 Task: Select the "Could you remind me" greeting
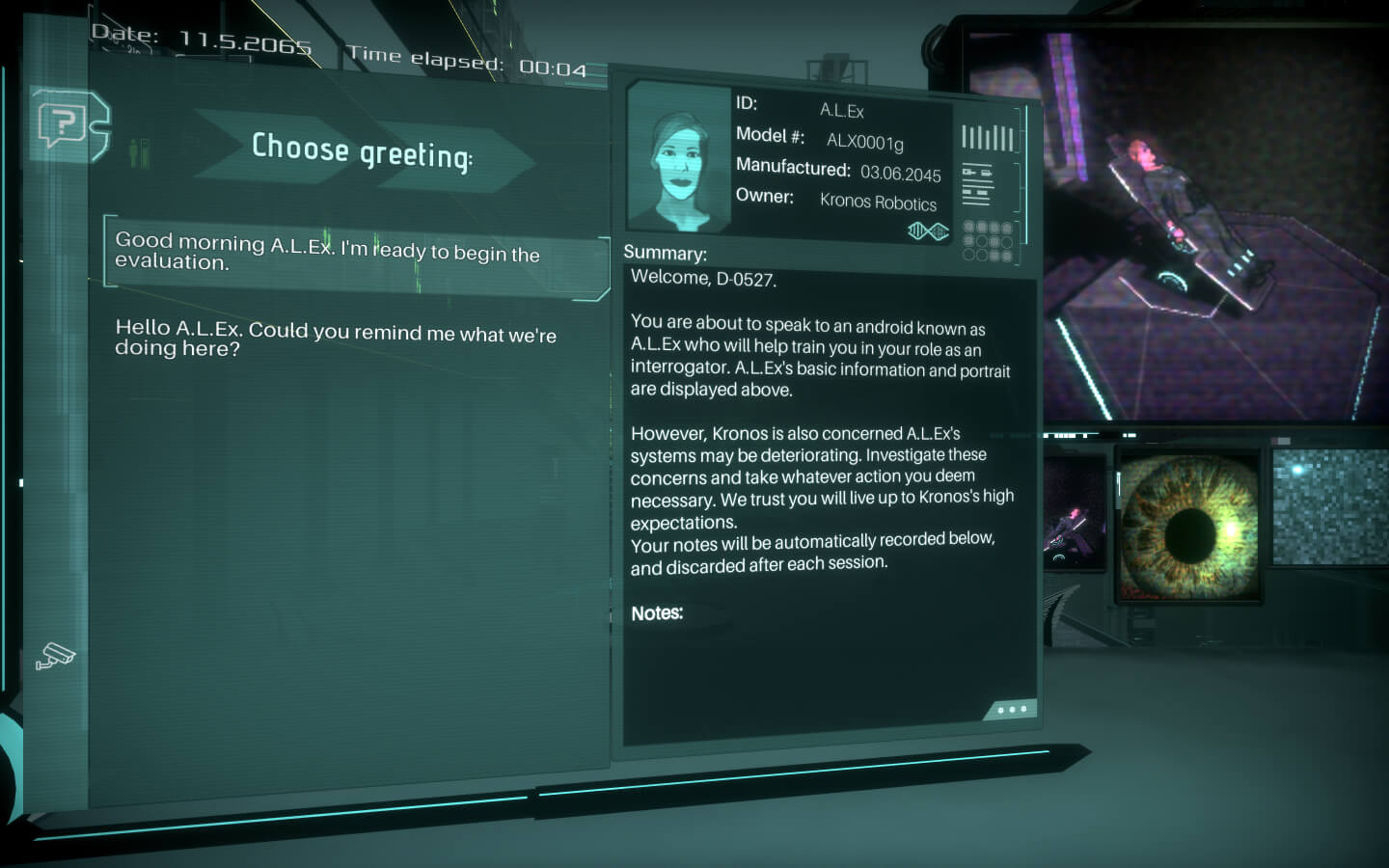[336, 339]
